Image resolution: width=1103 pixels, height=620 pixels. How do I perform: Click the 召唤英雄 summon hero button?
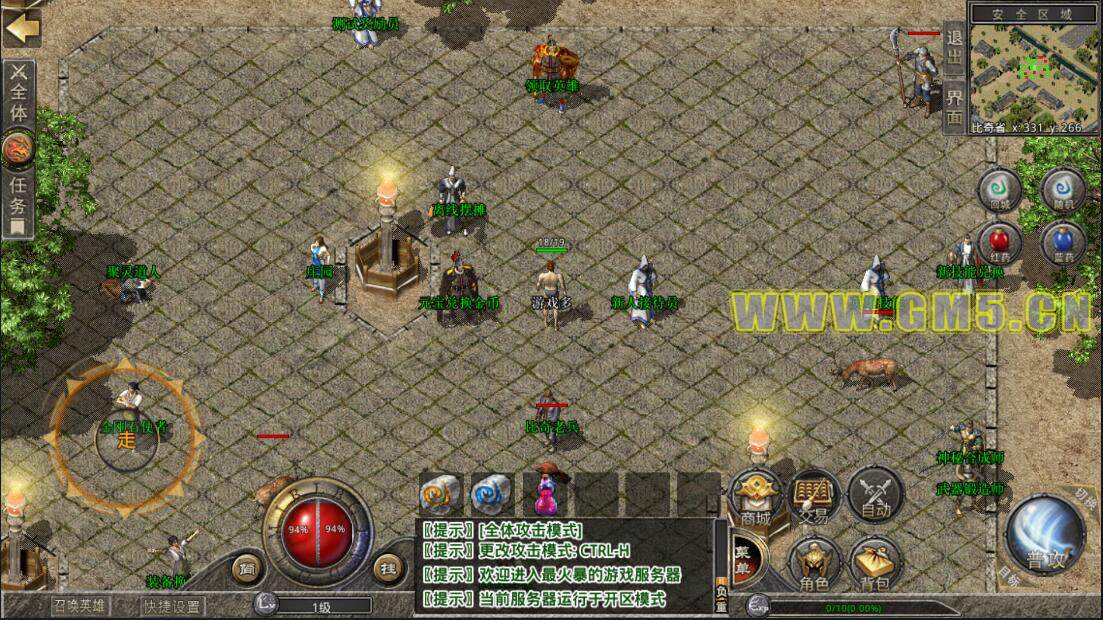[x=81, y=605]
